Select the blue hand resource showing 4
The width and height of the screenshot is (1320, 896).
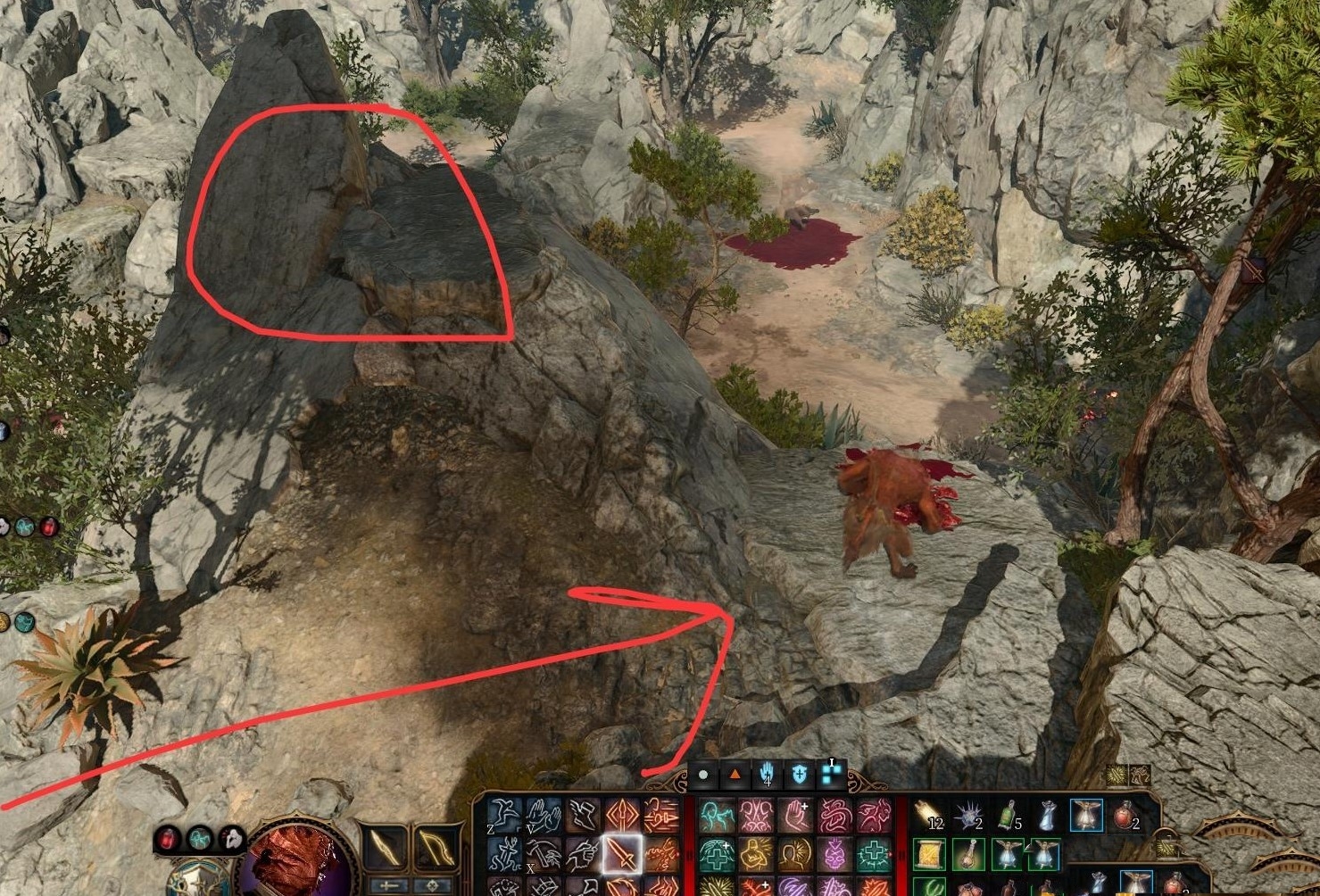pyautogui.click(x=767, y=775)
